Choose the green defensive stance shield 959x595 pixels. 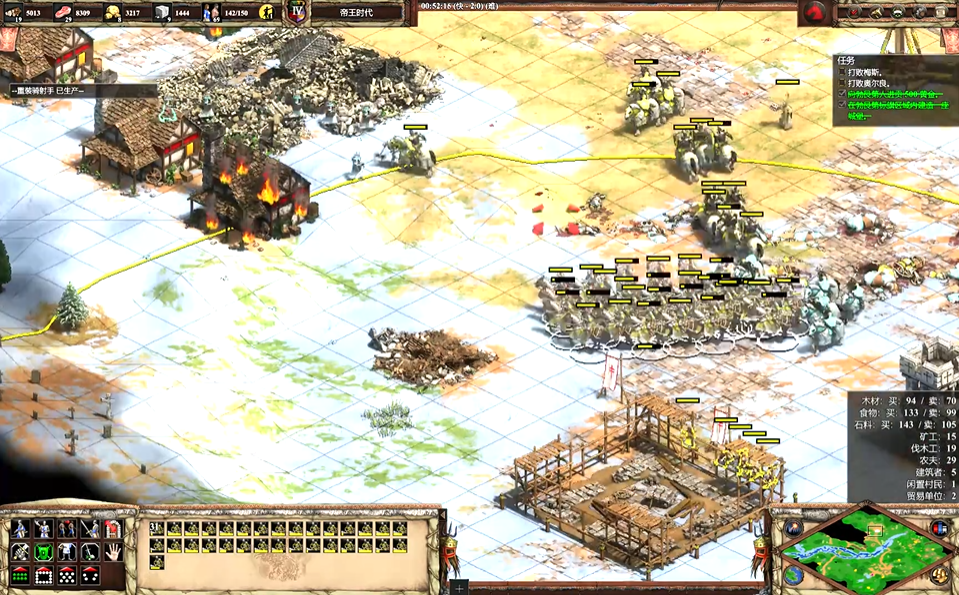43,551
